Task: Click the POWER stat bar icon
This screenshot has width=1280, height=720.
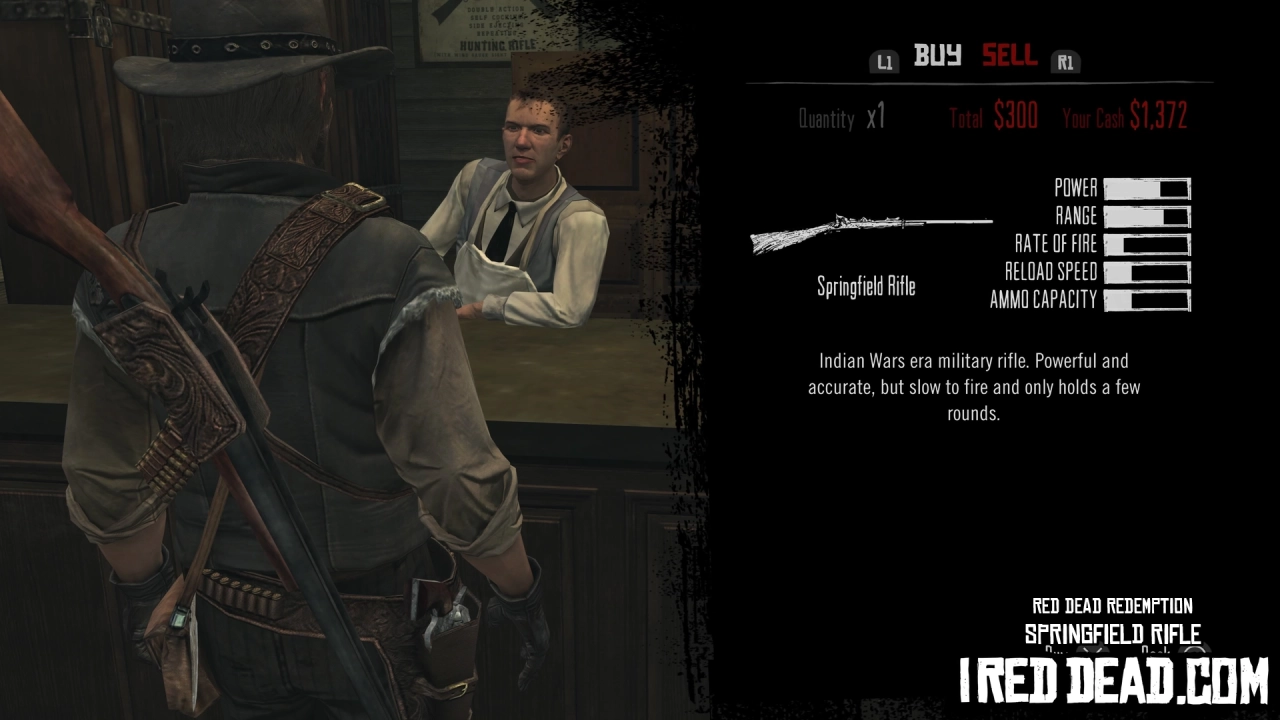Action: 1146,187
